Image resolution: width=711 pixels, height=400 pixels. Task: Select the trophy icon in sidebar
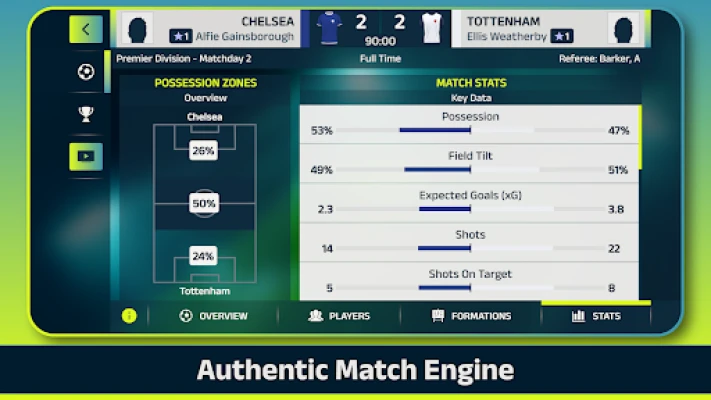click(85, 114)
